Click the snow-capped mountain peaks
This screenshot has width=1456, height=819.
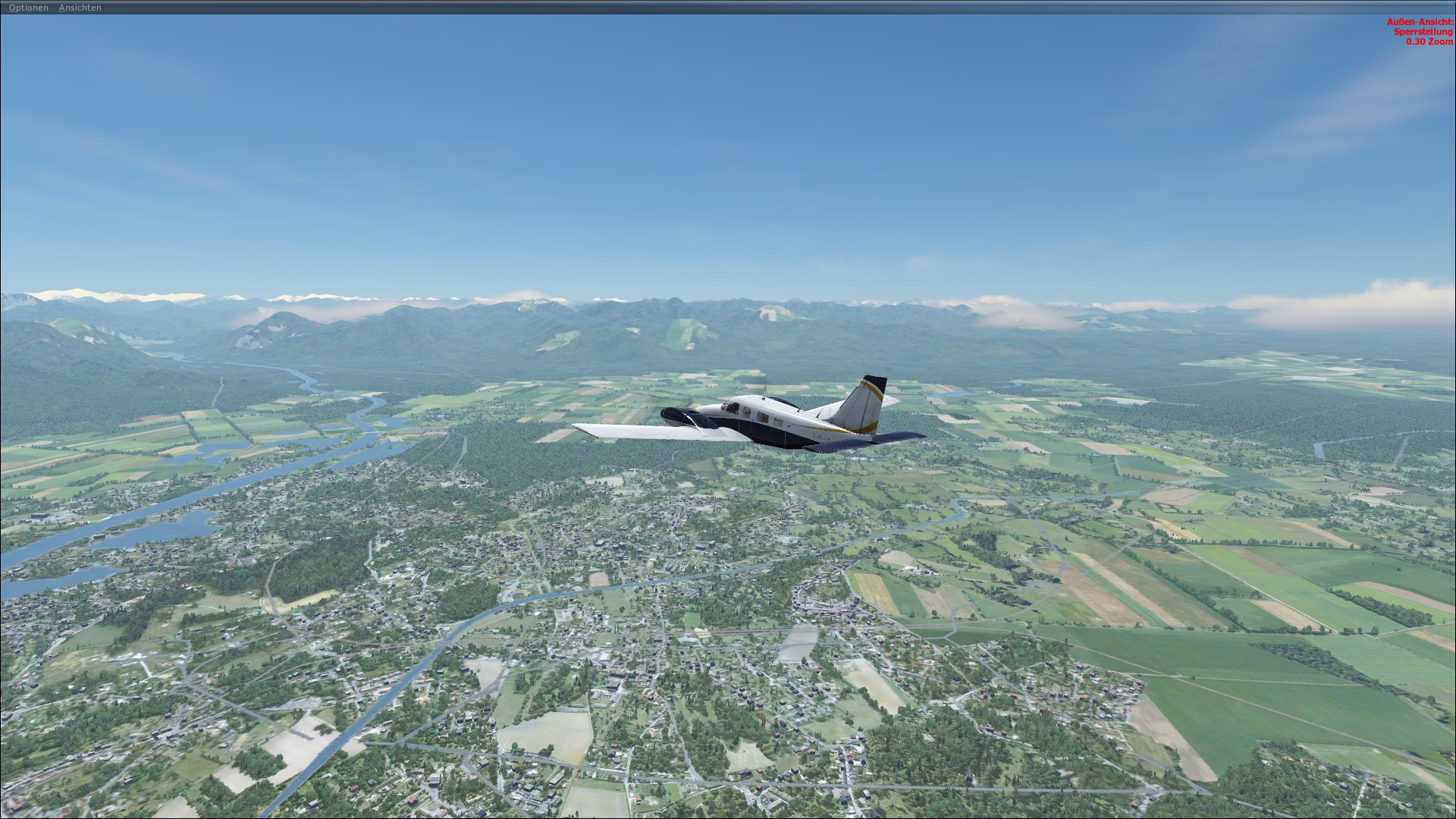[x=76, y=292]
